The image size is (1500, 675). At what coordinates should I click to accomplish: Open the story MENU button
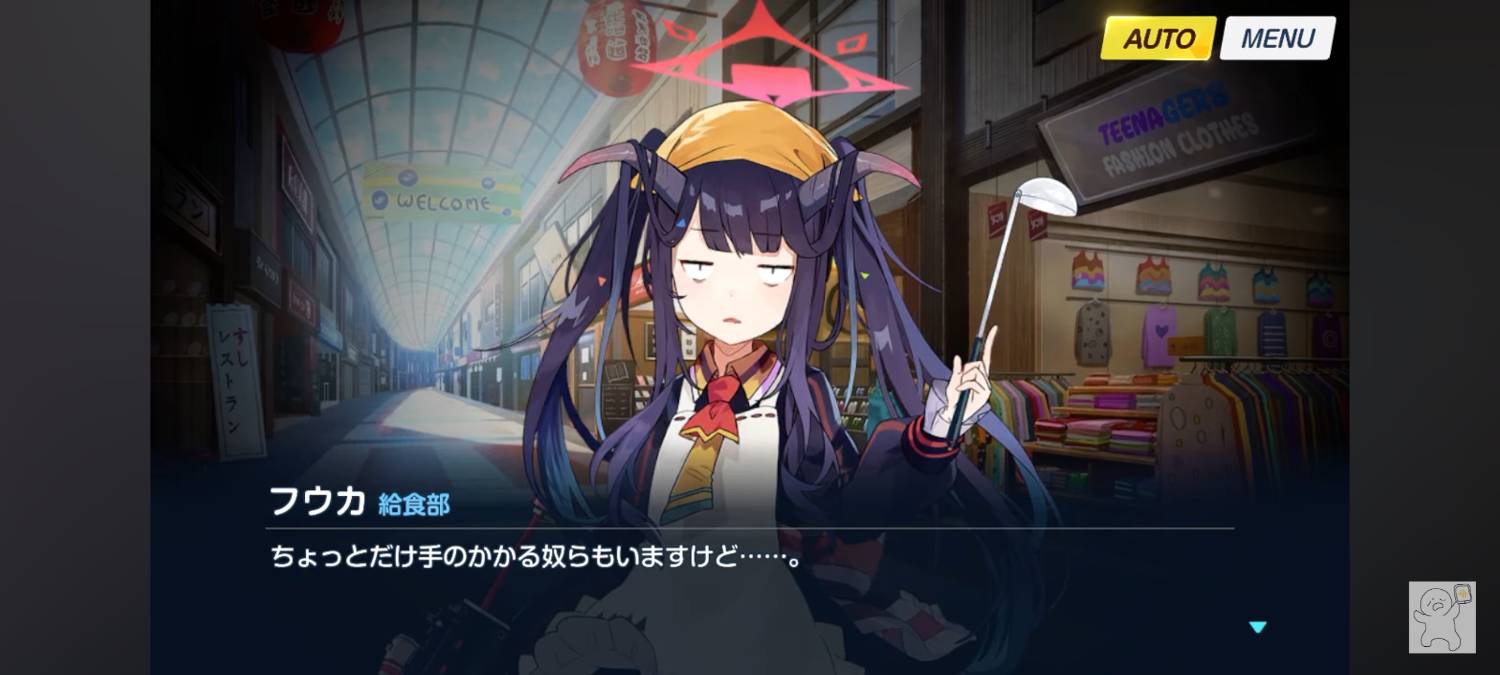click(1277, 39)
